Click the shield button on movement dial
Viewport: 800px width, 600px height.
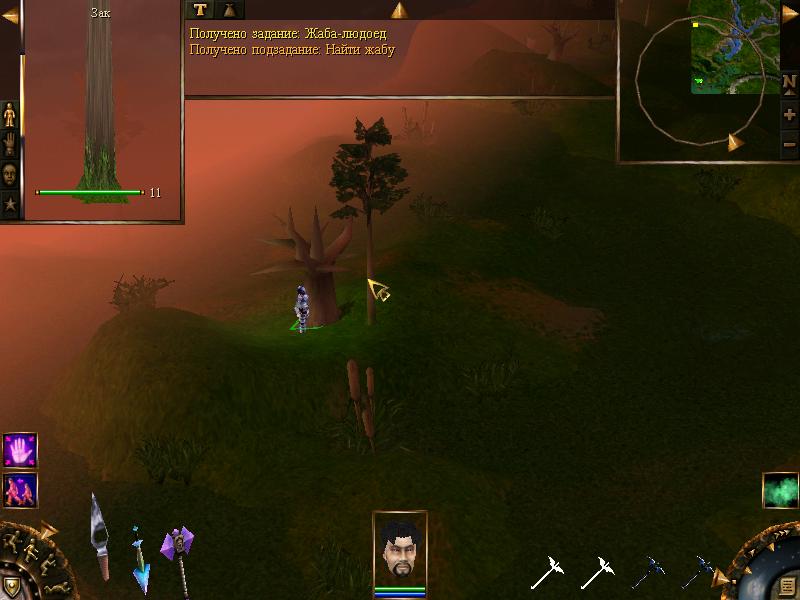[x=11, y=585]
